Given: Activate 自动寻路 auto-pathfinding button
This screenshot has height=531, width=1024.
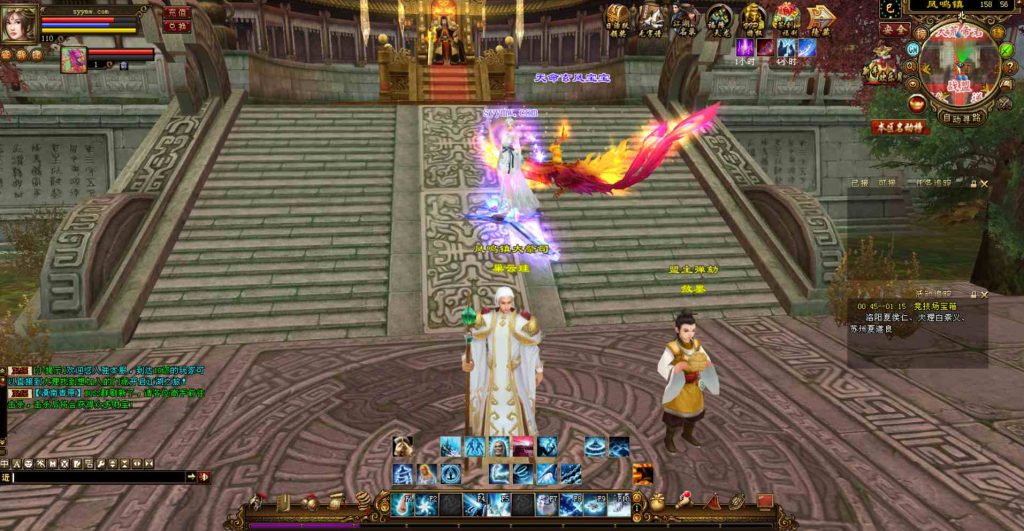Looking at the screenshot, I should click(962, 117).
